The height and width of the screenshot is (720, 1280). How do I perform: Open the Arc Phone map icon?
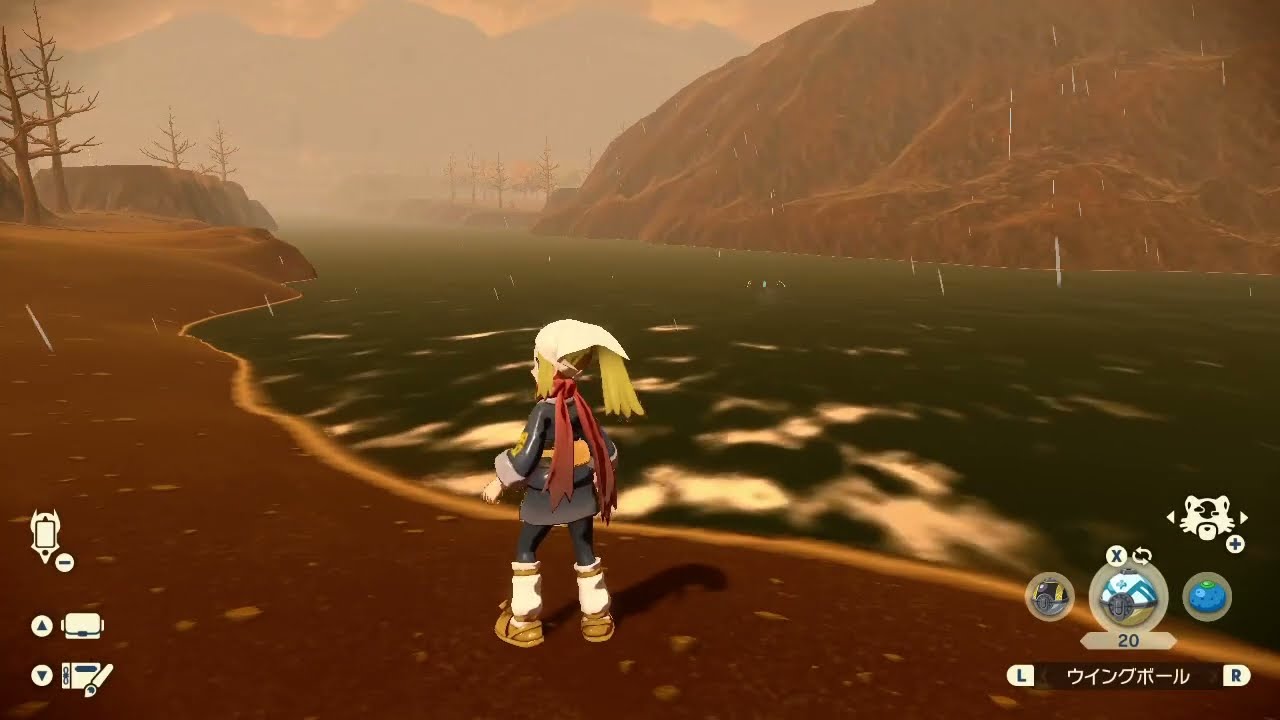pos(46,535)
